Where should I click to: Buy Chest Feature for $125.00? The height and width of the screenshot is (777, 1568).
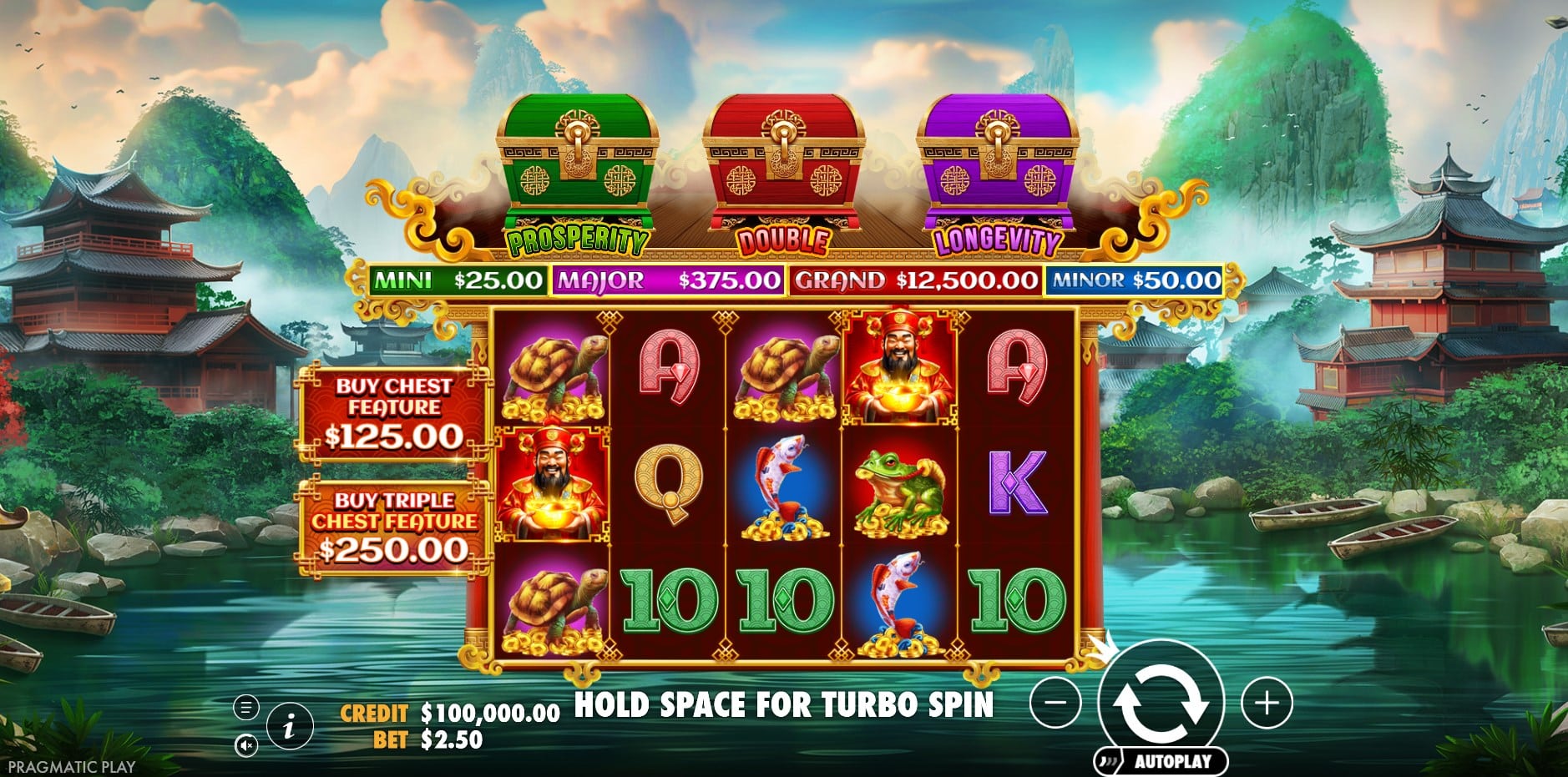(x=393, y=414)
